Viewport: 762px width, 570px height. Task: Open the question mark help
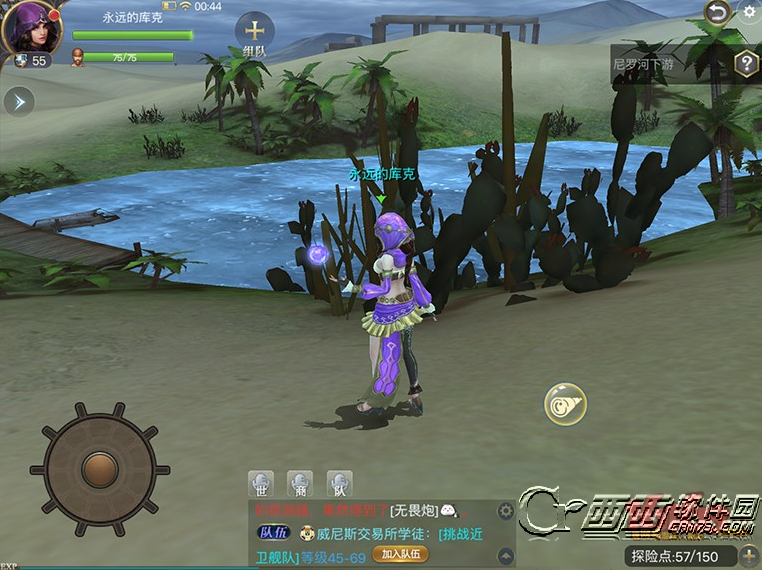(746, 64)
